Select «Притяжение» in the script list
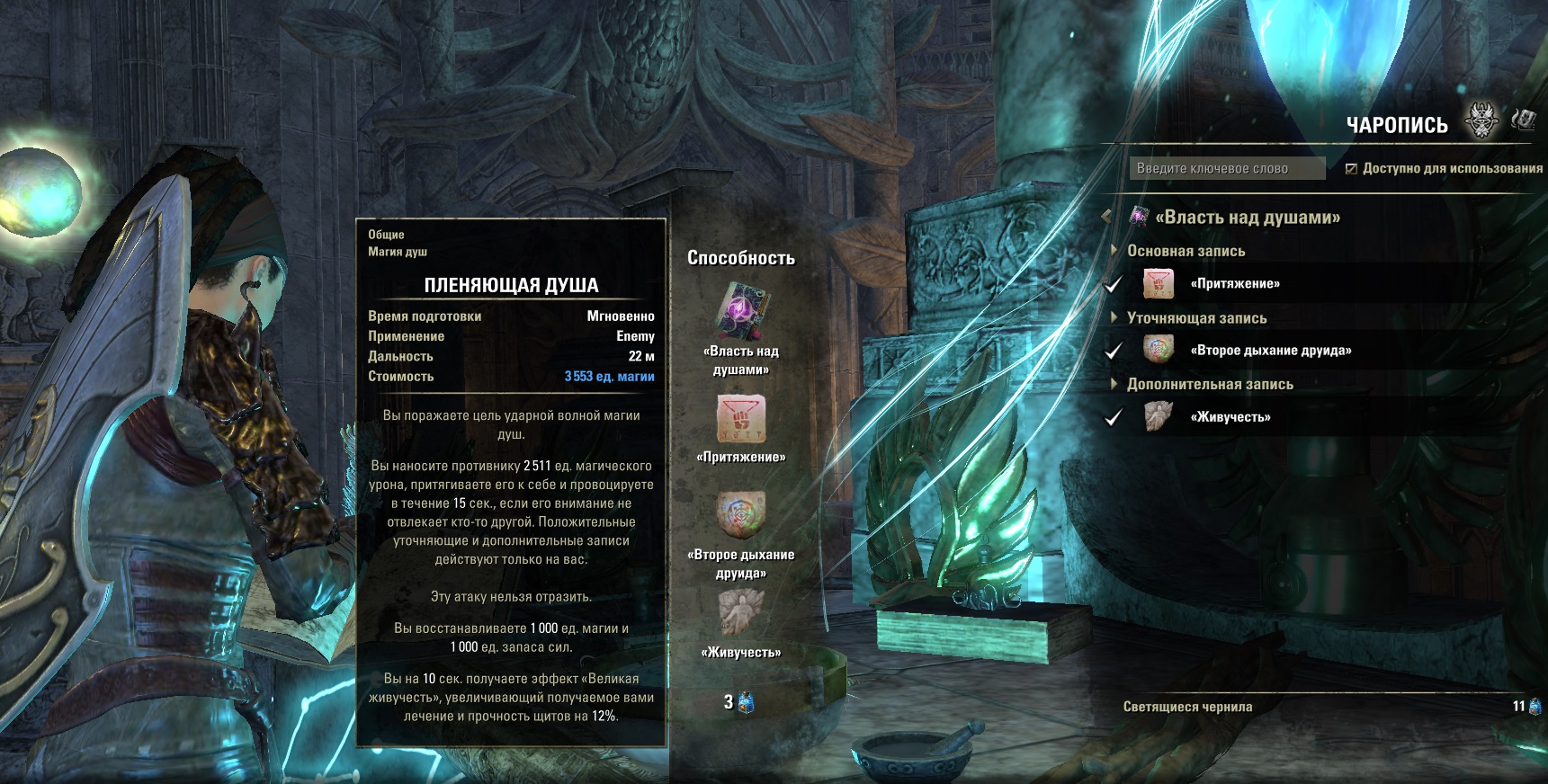 tap(1234, 284)
